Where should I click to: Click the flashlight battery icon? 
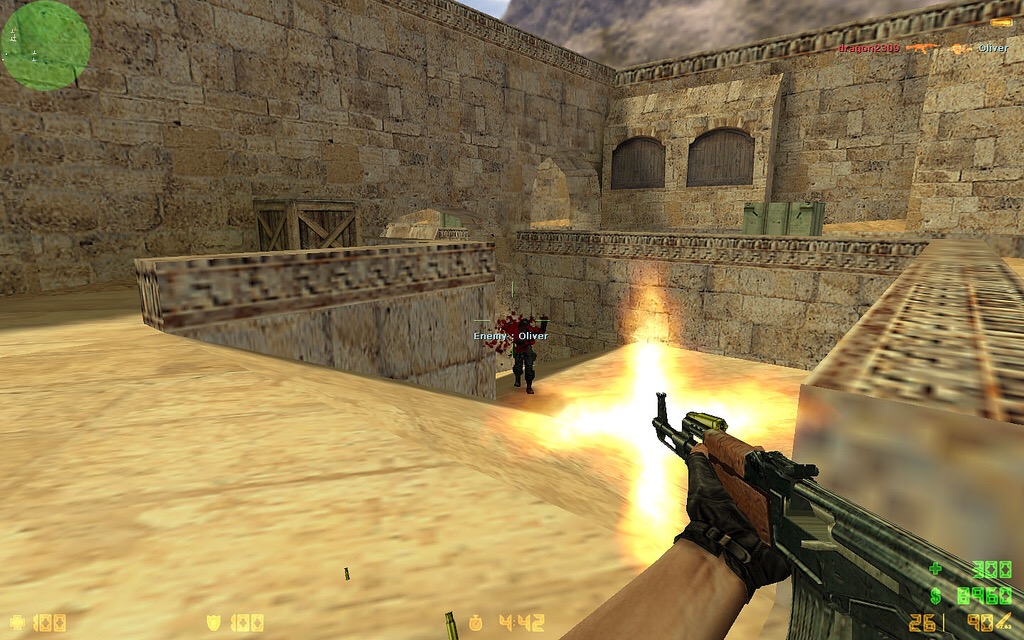click(x=1000, y=22)
